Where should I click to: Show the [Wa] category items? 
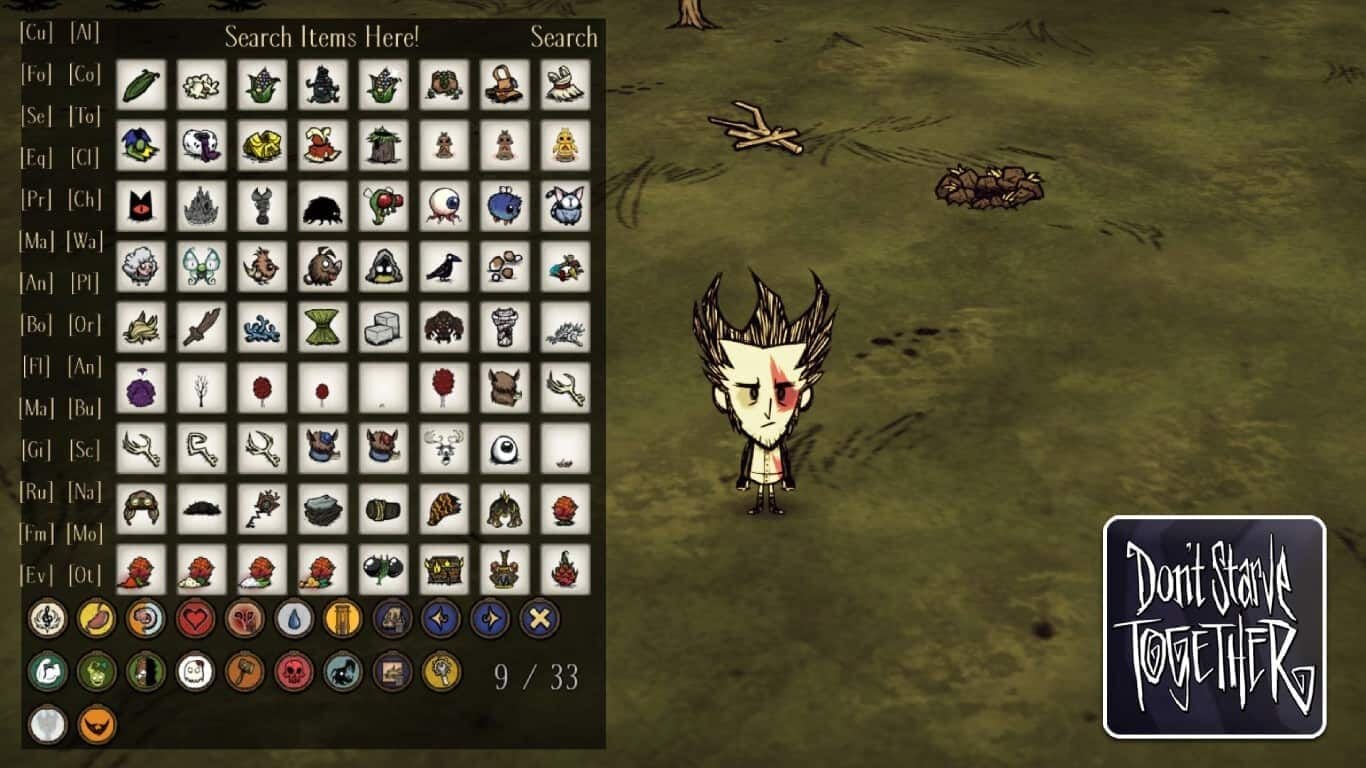[x=85, y=241]
